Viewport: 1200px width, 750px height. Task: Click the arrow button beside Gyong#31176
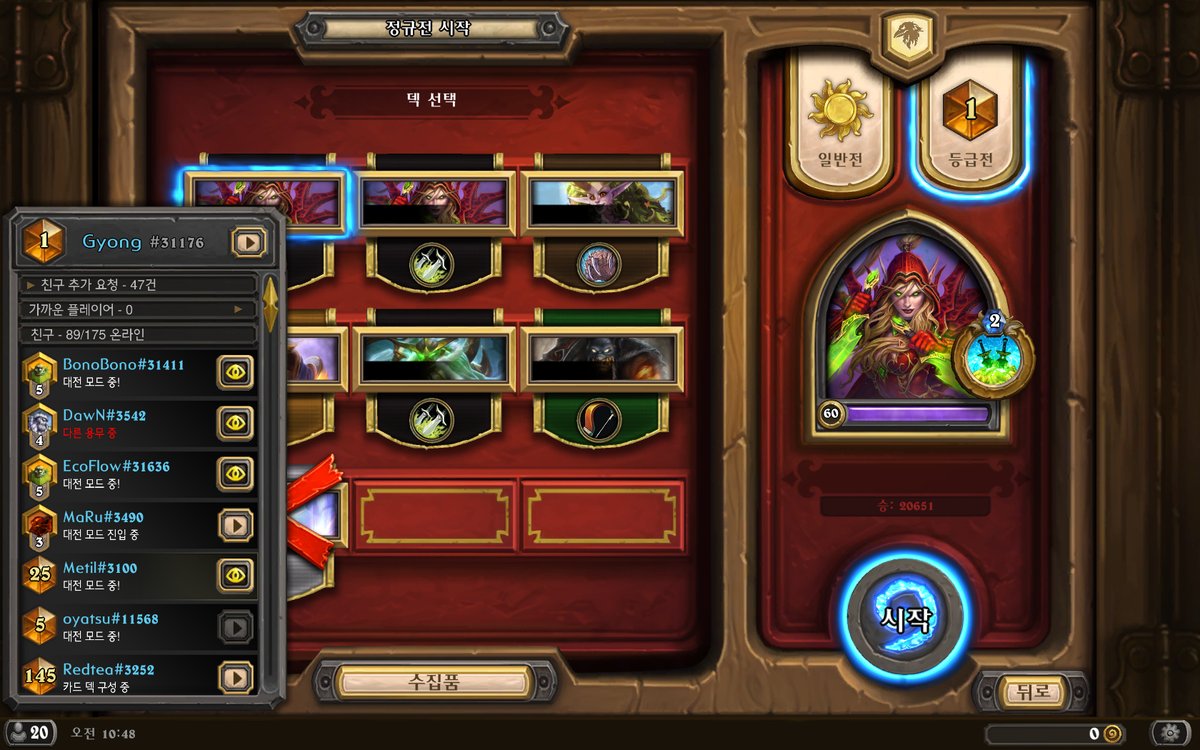(248, 242)
